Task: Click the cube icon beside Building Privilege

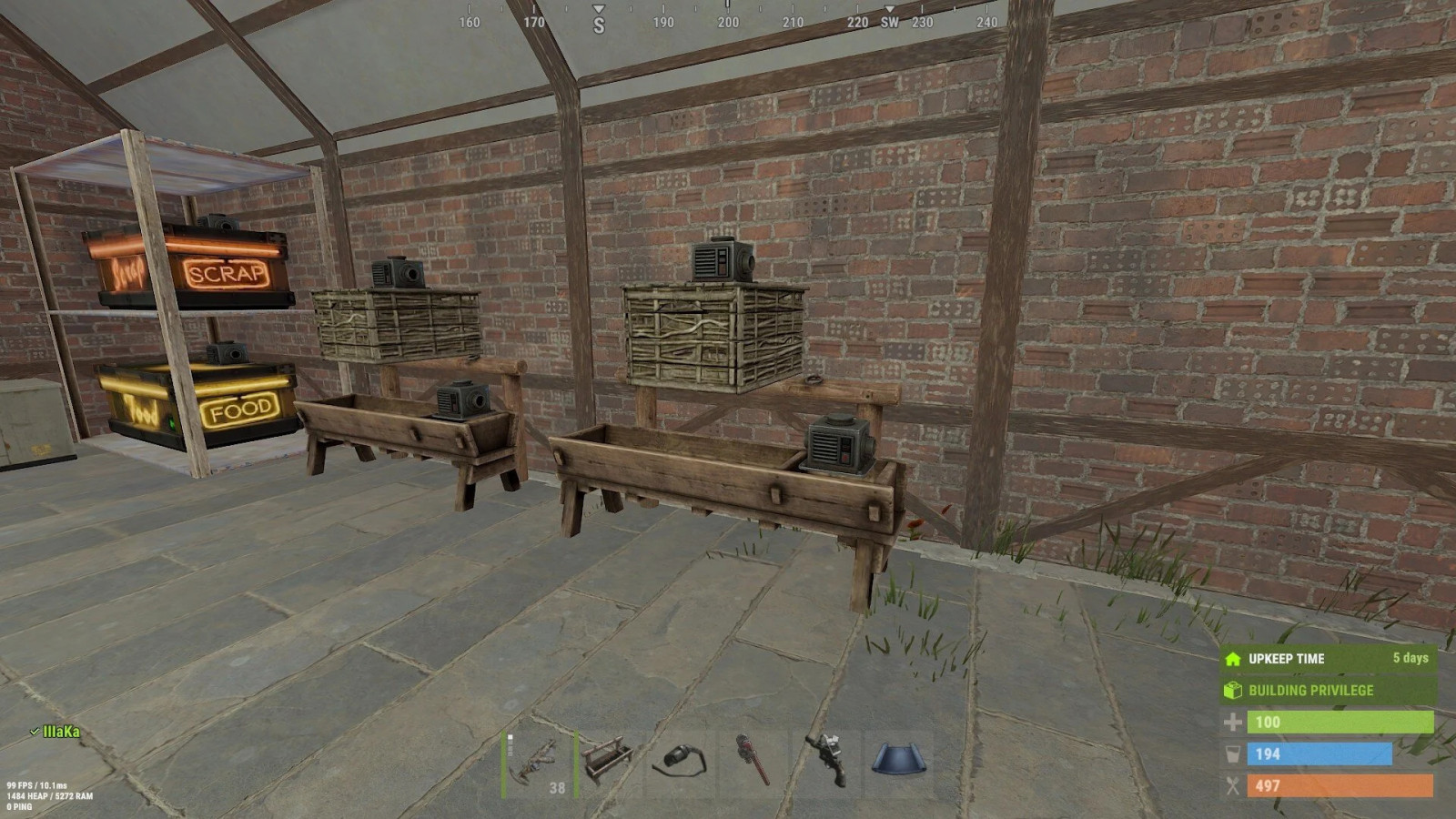Action: pyautogui.click(x=1233, y=691)
